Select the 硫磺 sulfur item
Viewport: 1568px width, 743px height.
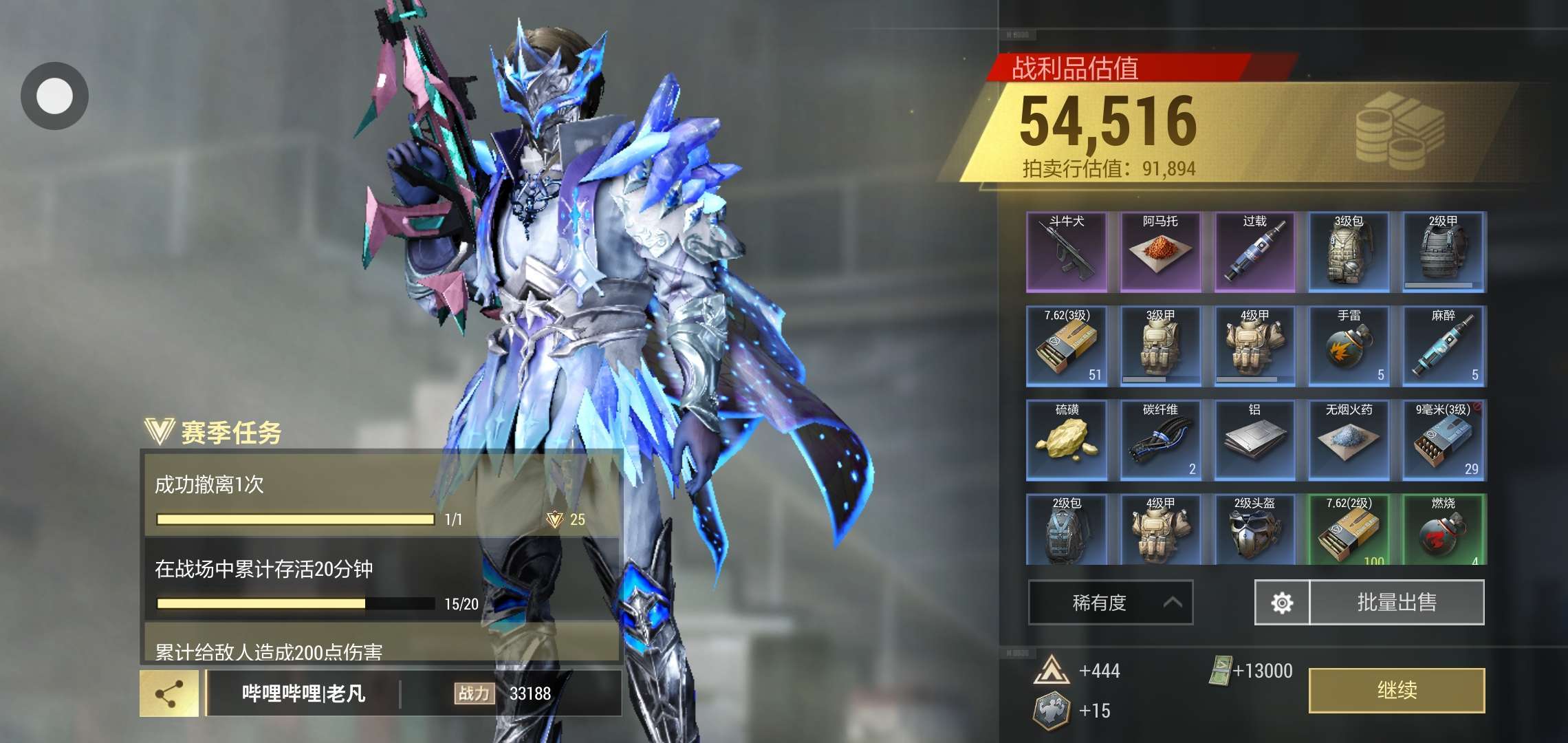pyautogui.click(x=1067, y=440)
